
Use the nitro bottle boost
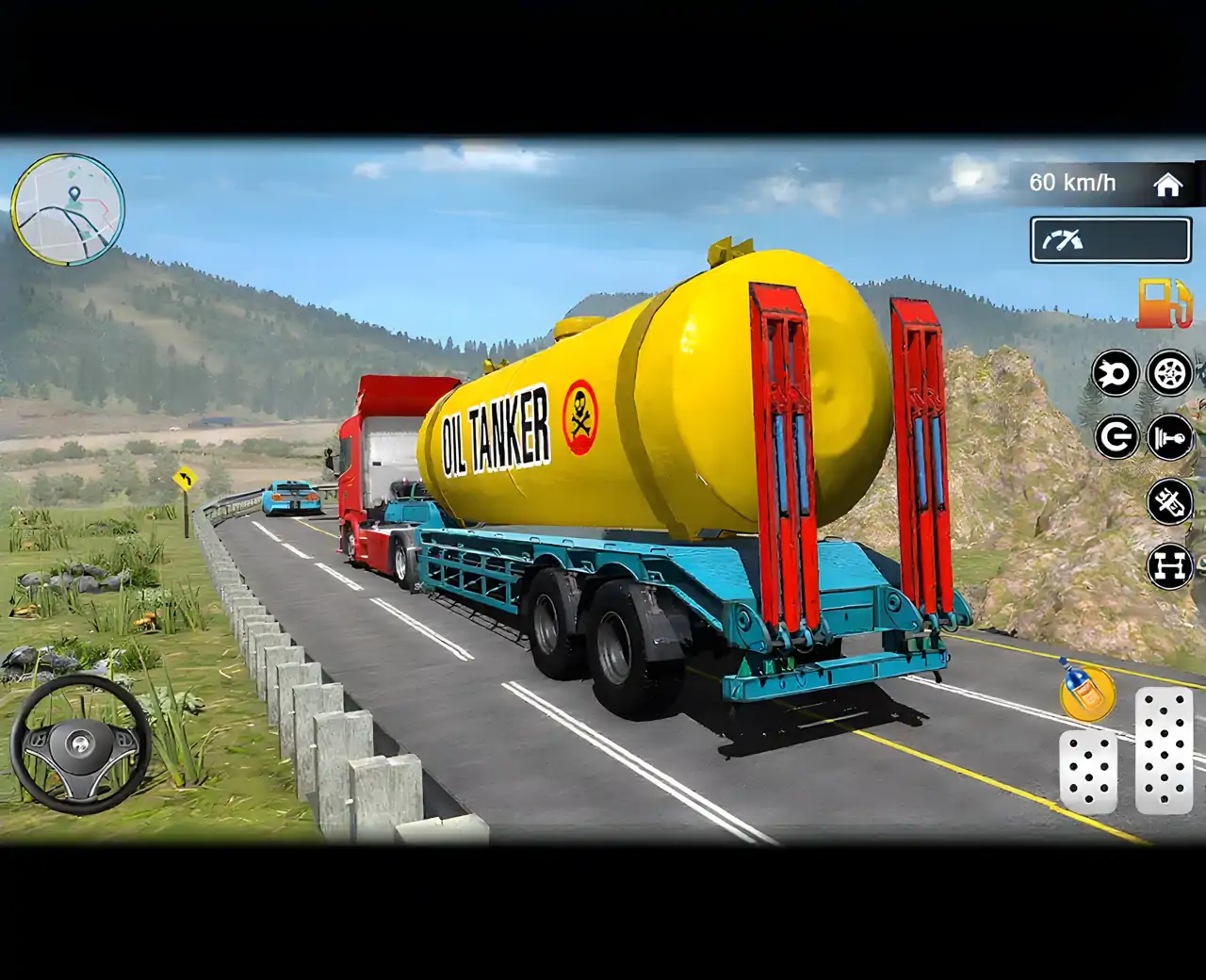pos(1086,691)
